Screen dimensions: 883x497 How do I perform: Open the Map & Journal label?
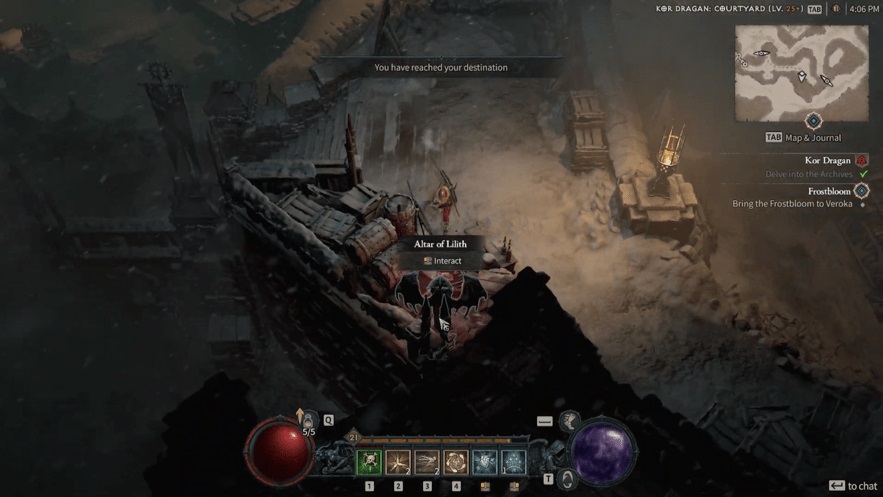point(812,138)
